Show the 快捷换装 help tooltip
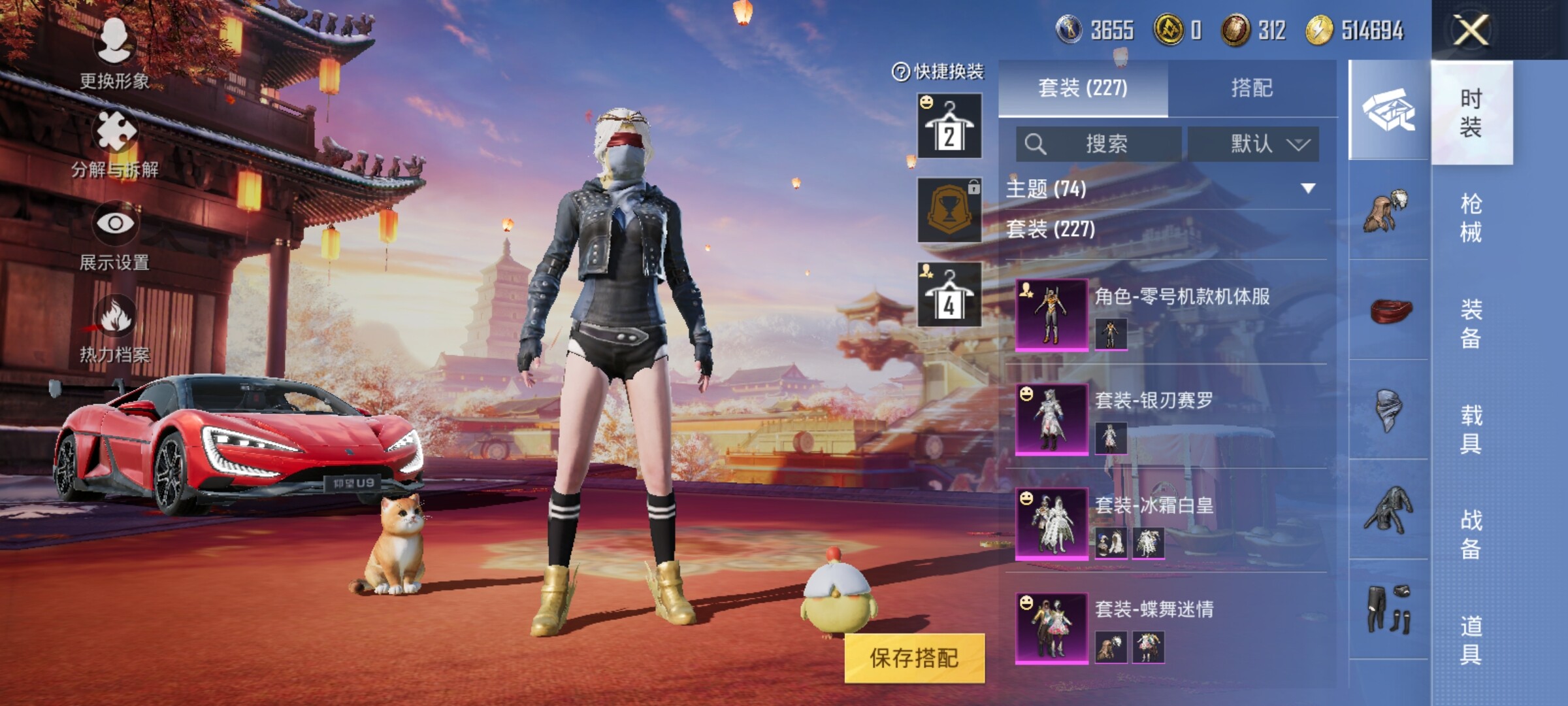 click(x=900, y=72)
